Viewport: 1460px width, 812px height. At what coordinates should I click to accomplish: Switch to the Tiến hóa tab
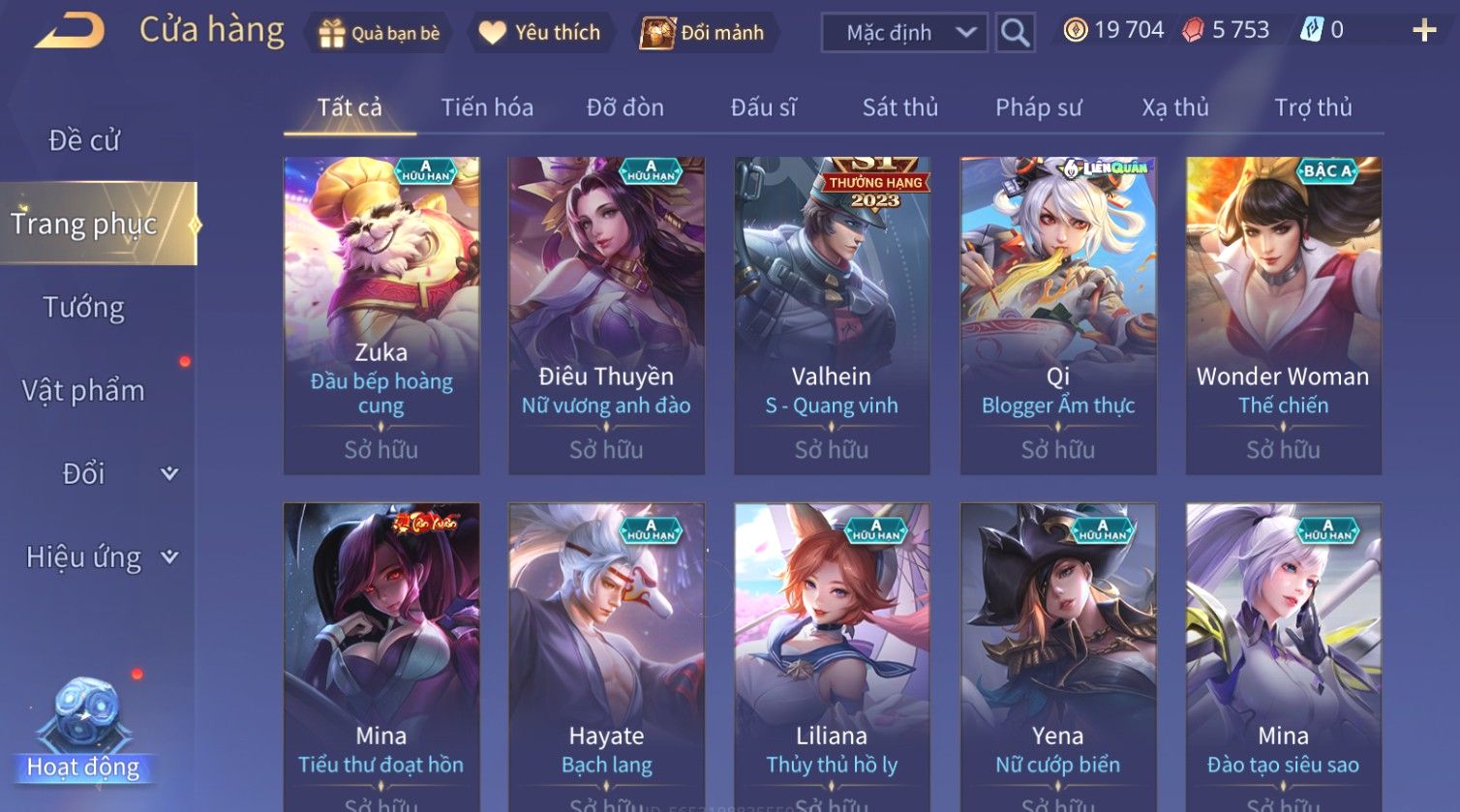pyautogui.click(x=487, y=107)
